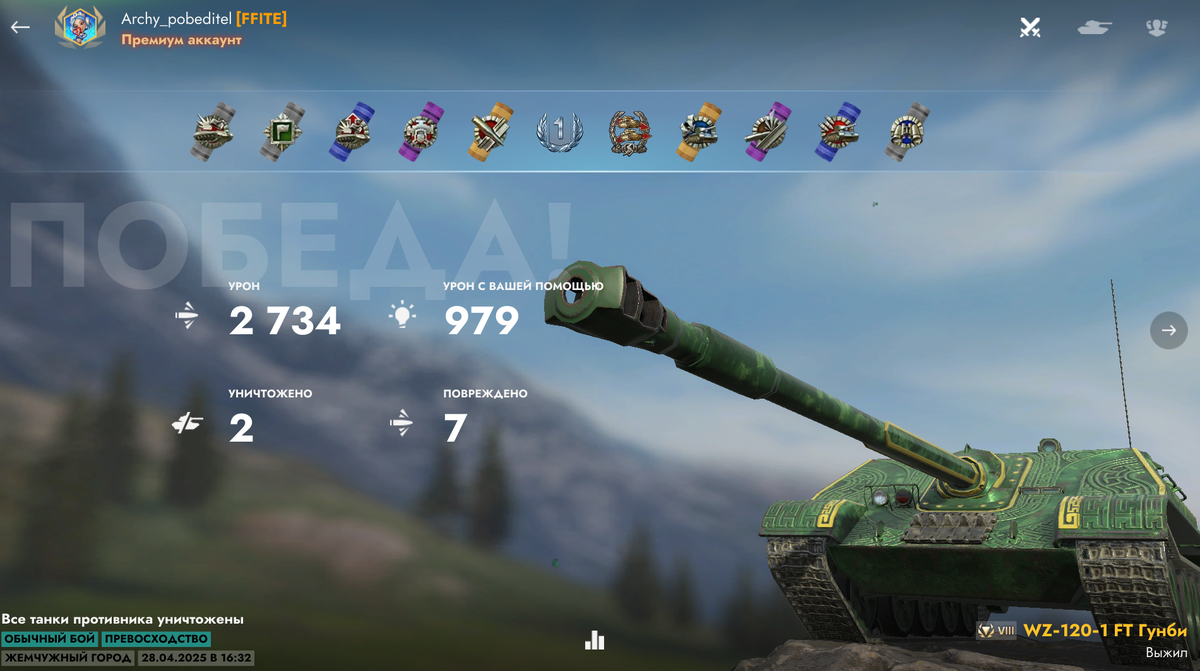Image resolution: width=1200 pixels, height=671 pixels.
Task: Open the bar chart statistics icon
Action: [595, 640]
